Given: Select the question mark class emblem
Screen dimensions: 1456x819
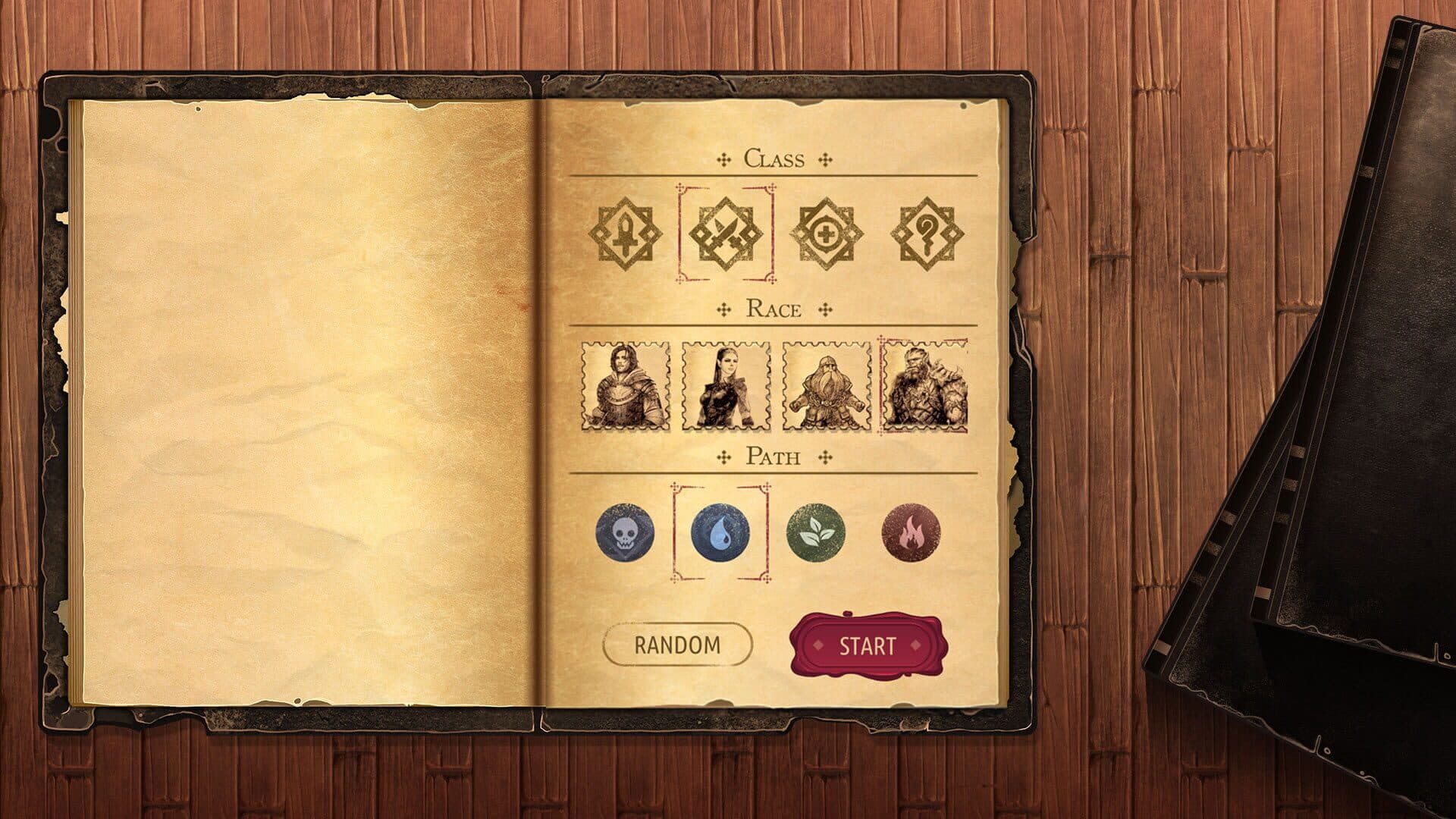Looking at the screenshot, I should (927, 233).
